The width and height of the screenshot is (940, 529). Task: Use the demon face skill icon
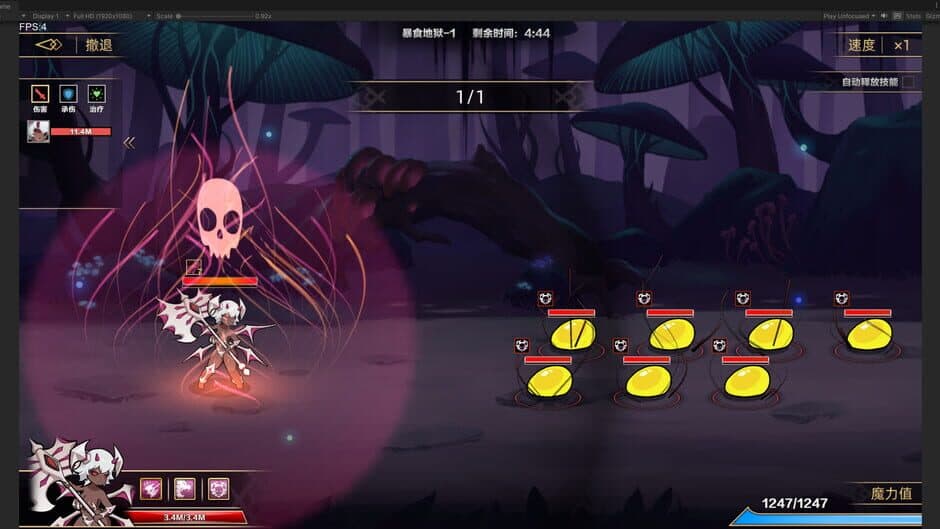[218, 488]
